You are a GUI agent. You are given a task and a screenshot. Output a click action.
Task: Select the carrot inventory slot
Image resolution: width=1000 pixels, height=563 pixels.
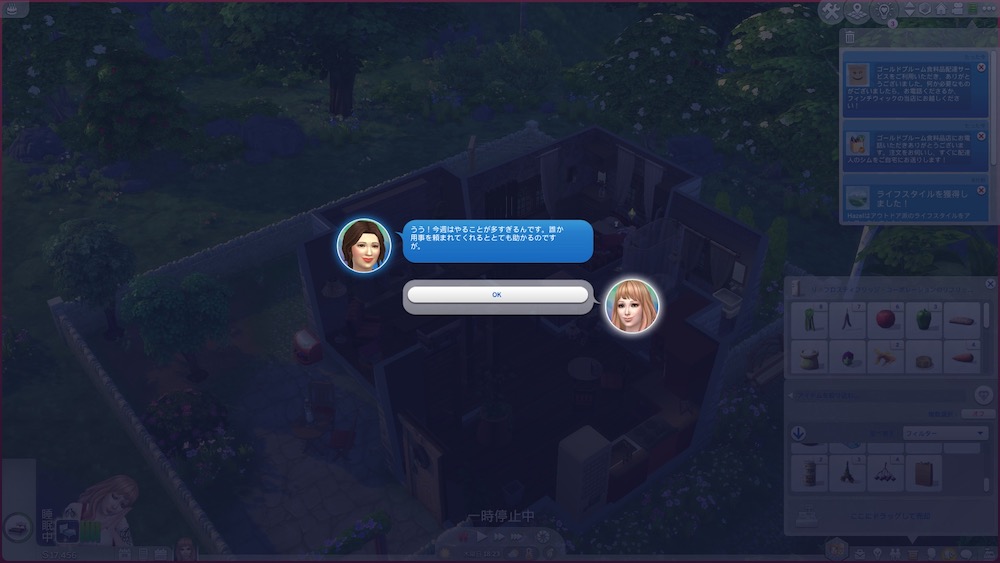point(964,357)
